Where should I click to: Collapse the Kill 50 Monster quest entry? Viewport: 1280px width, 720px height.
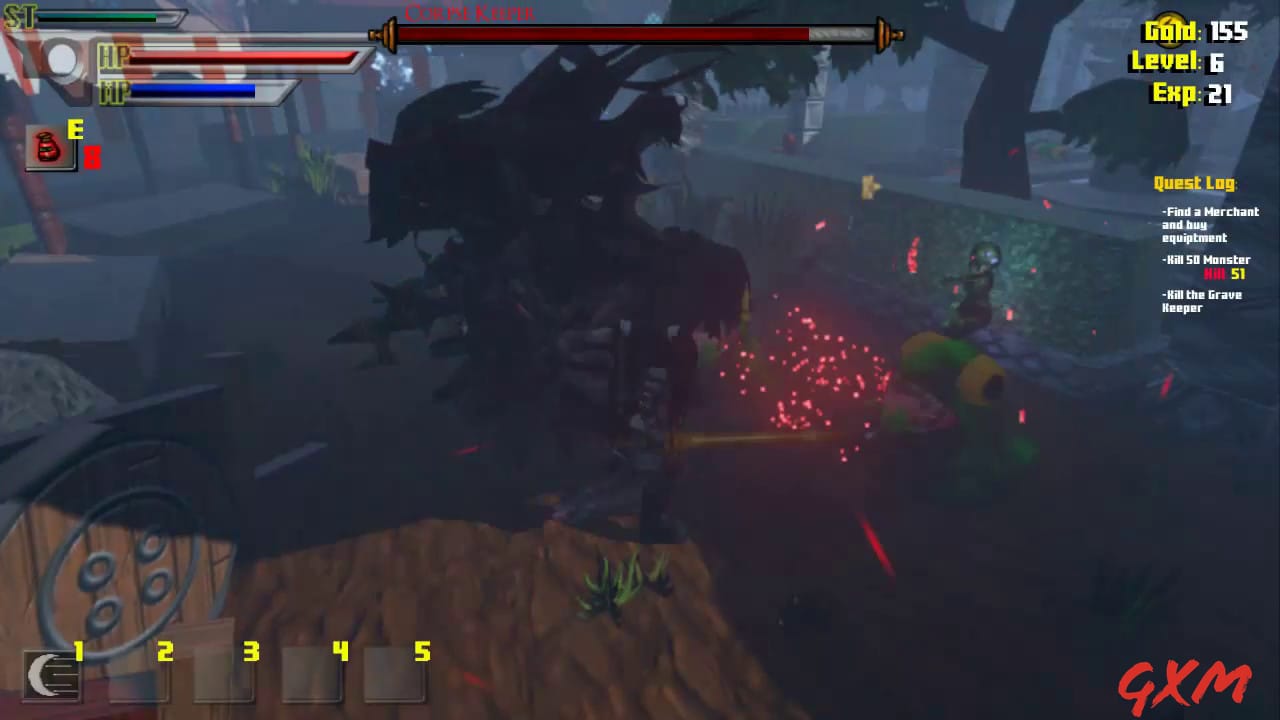tap(1205, 259)
